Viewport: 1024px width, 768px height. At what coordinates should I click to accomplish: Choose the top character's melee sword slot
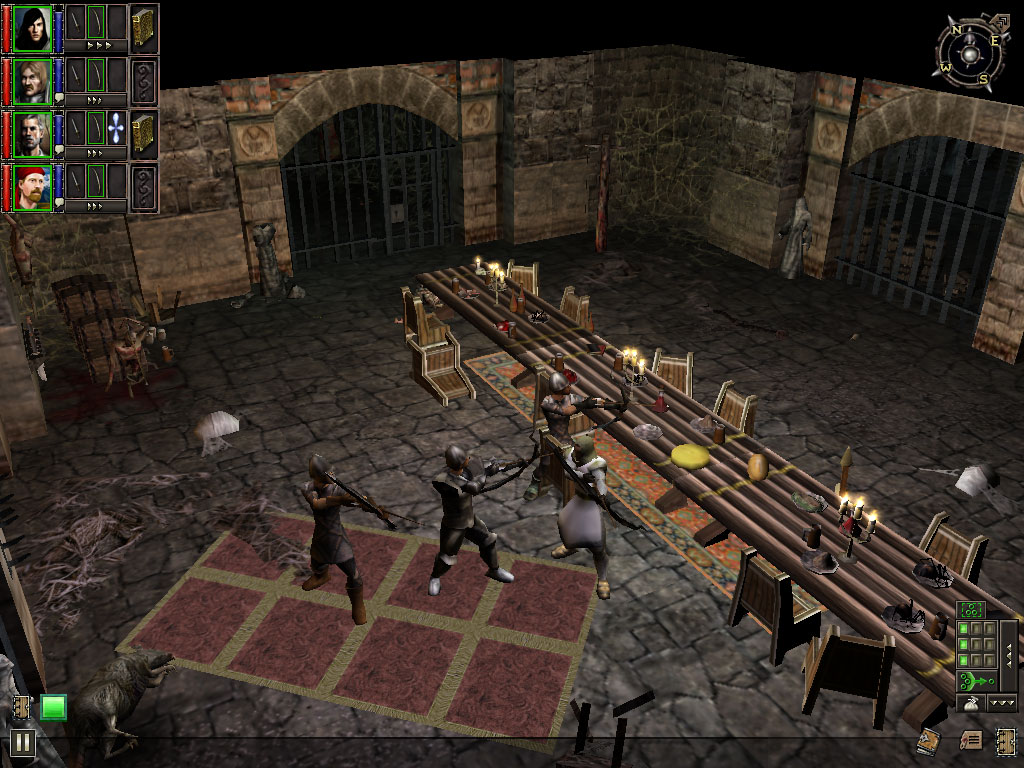click(x=75, y=21)
